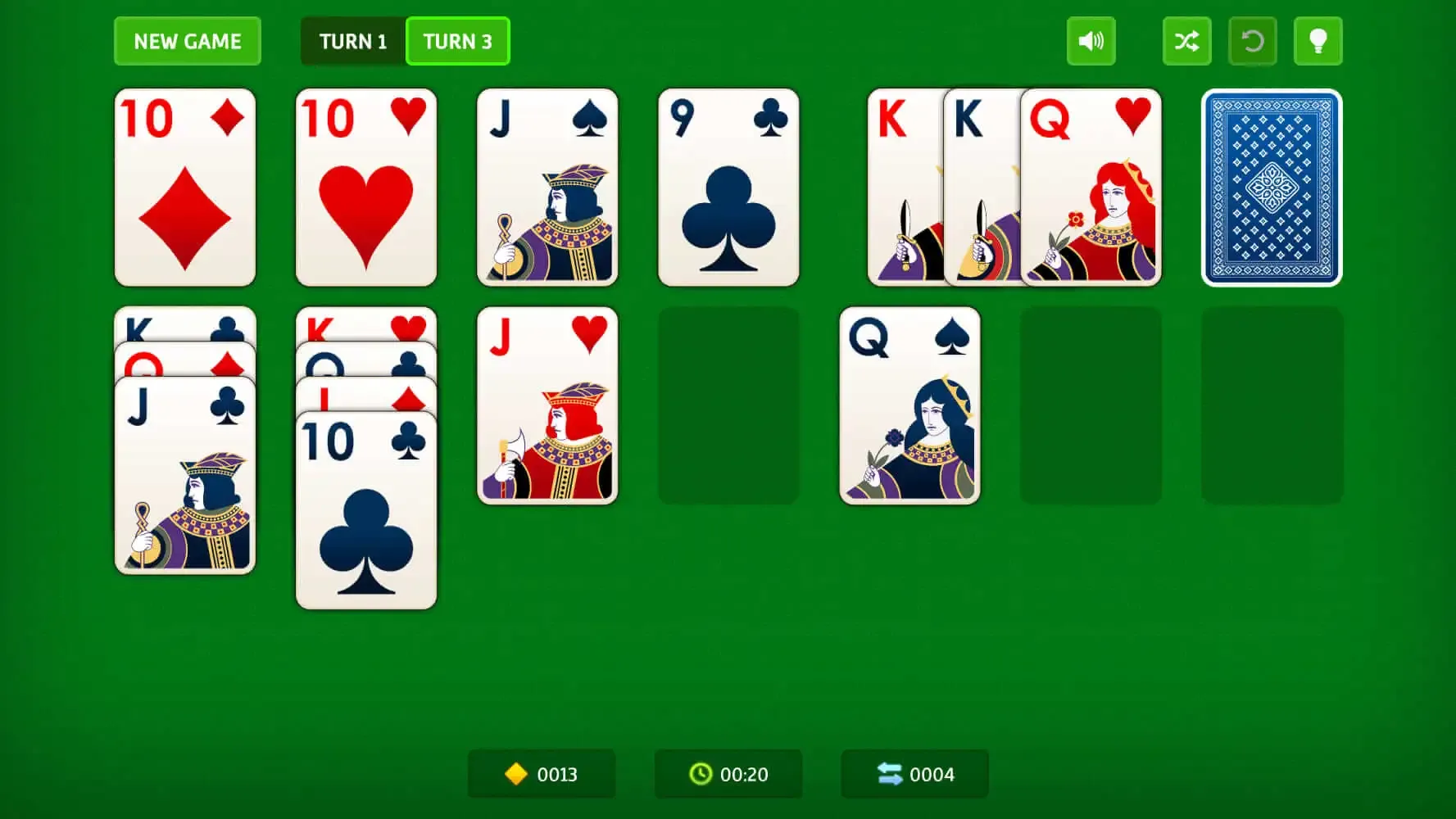Select the undo arrow icon

pos(1253,41)
